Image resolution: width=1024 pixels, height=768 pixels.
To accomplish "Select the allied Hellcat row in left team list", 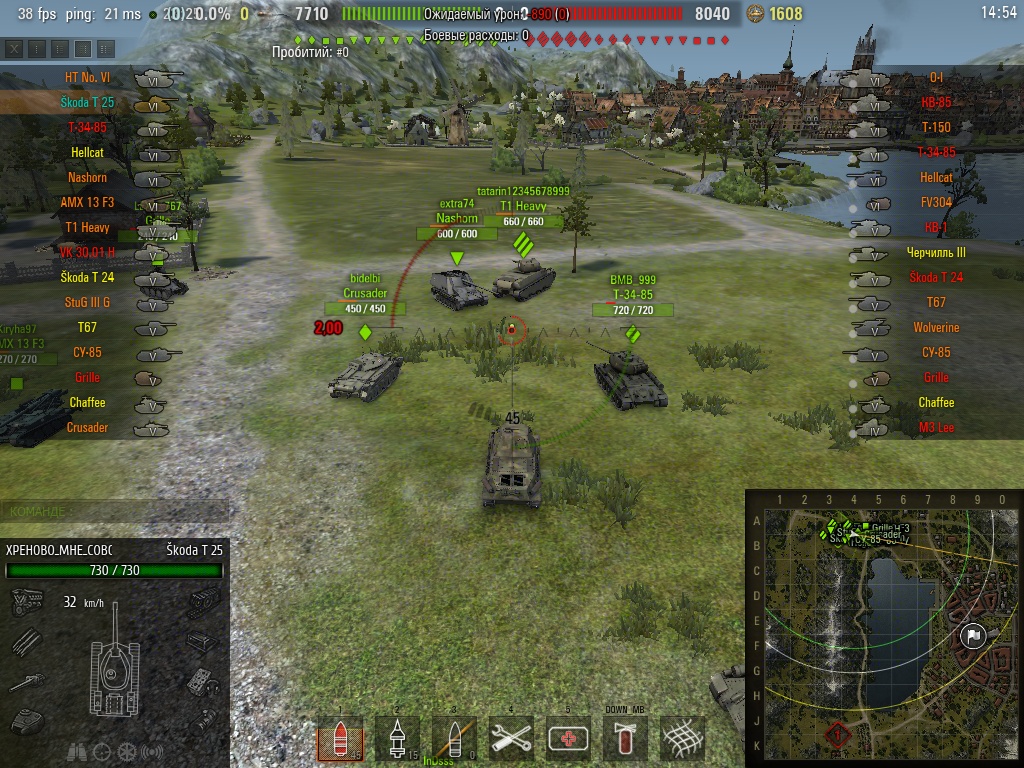I will tap(87, 152).
